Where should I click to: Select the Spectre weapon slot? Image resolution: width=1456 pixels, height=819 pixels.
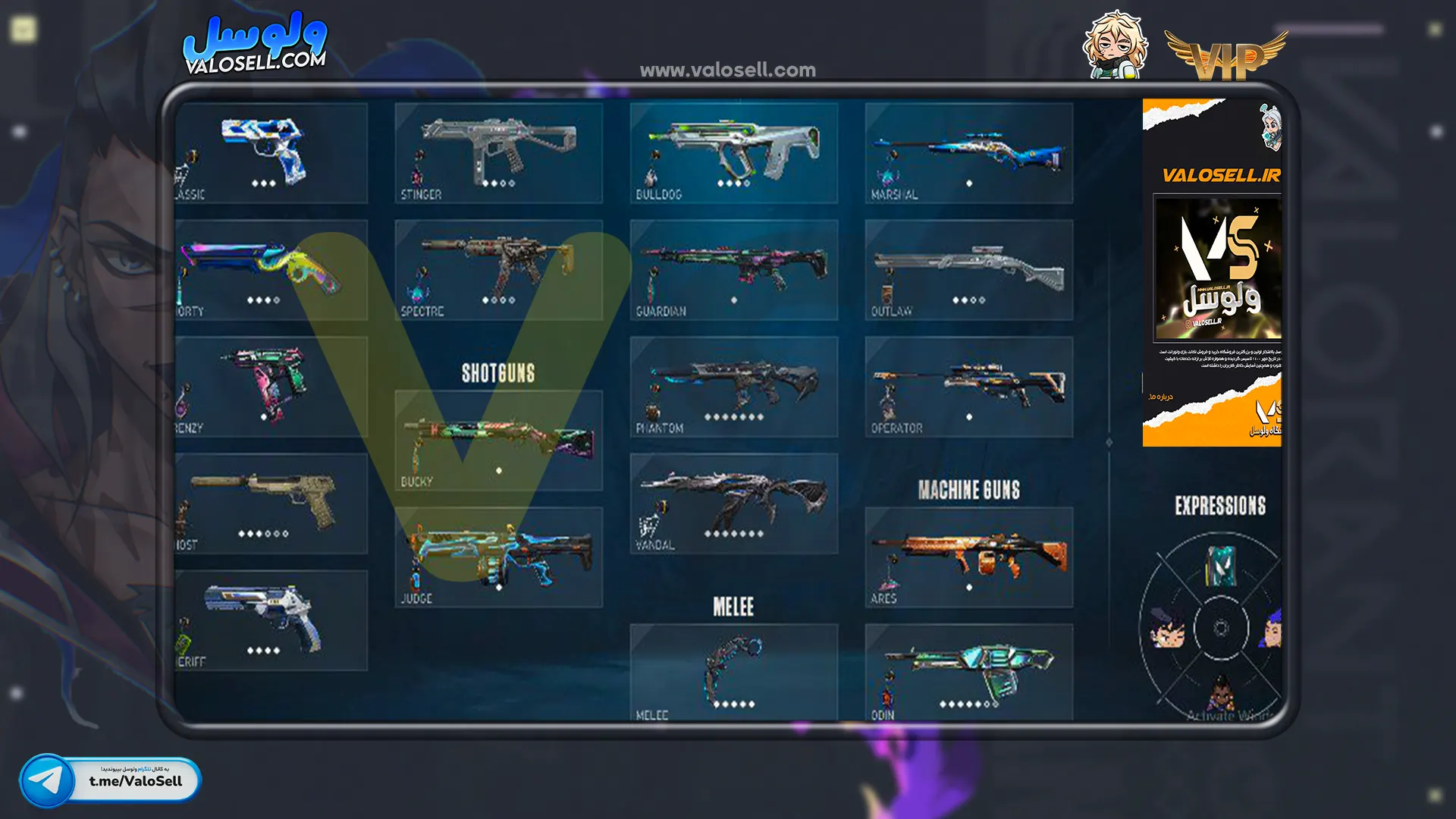(x=498, y=270)
